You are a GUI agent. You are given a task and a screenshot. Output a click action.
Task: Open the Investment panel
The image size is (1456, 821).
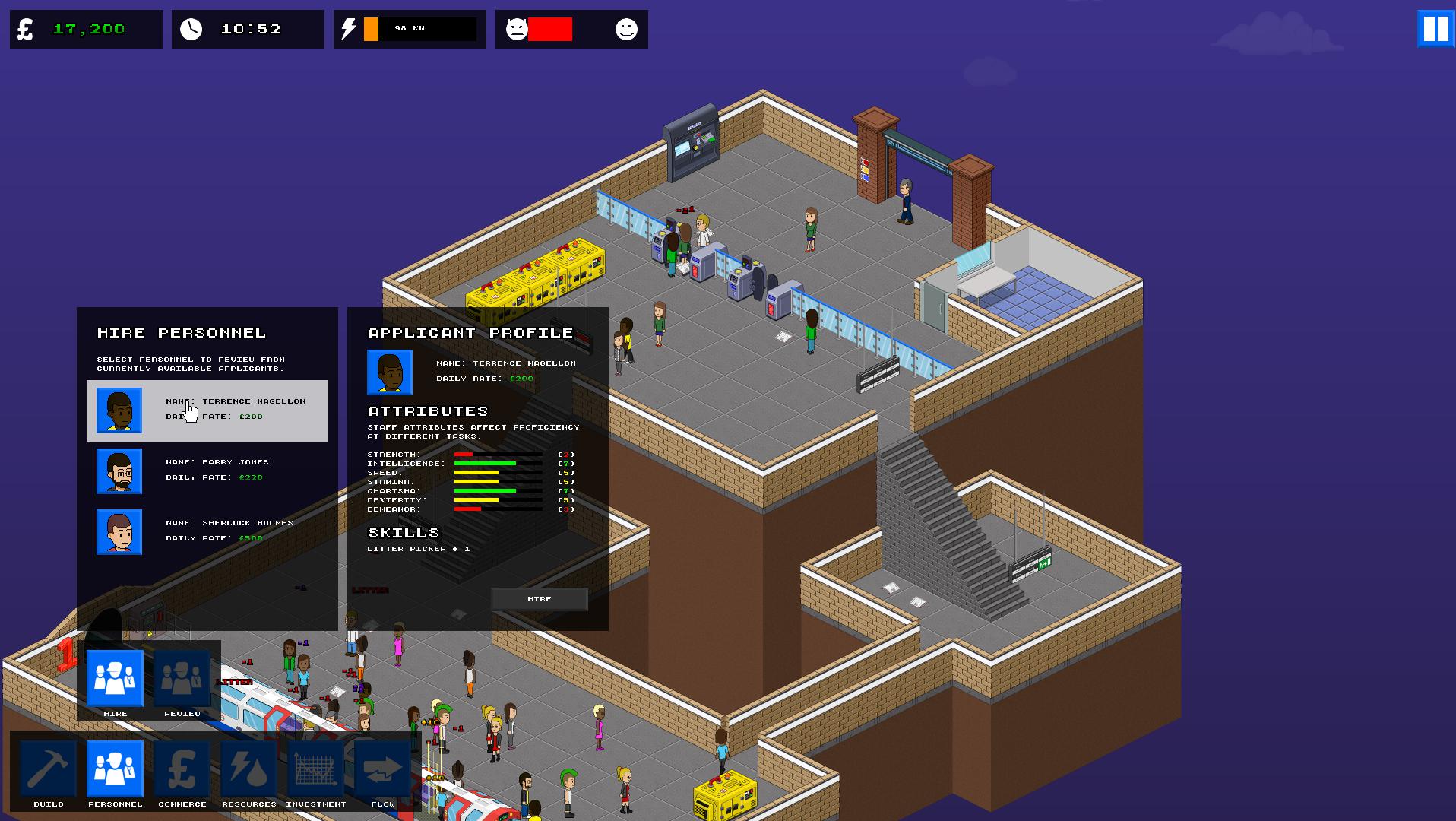315,772
